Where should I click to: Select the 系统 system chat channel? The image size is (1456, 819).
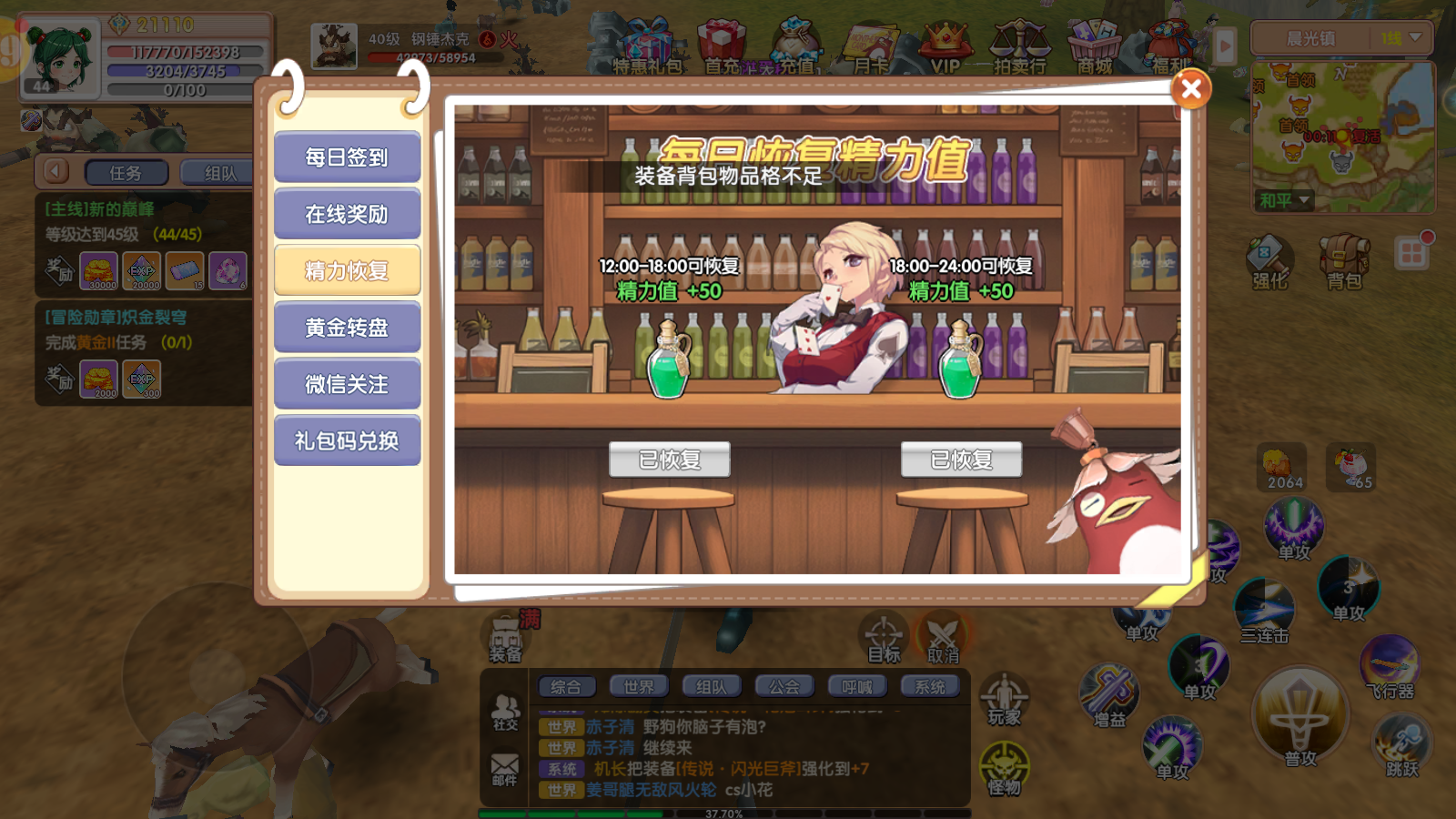[x=929, y=687]
